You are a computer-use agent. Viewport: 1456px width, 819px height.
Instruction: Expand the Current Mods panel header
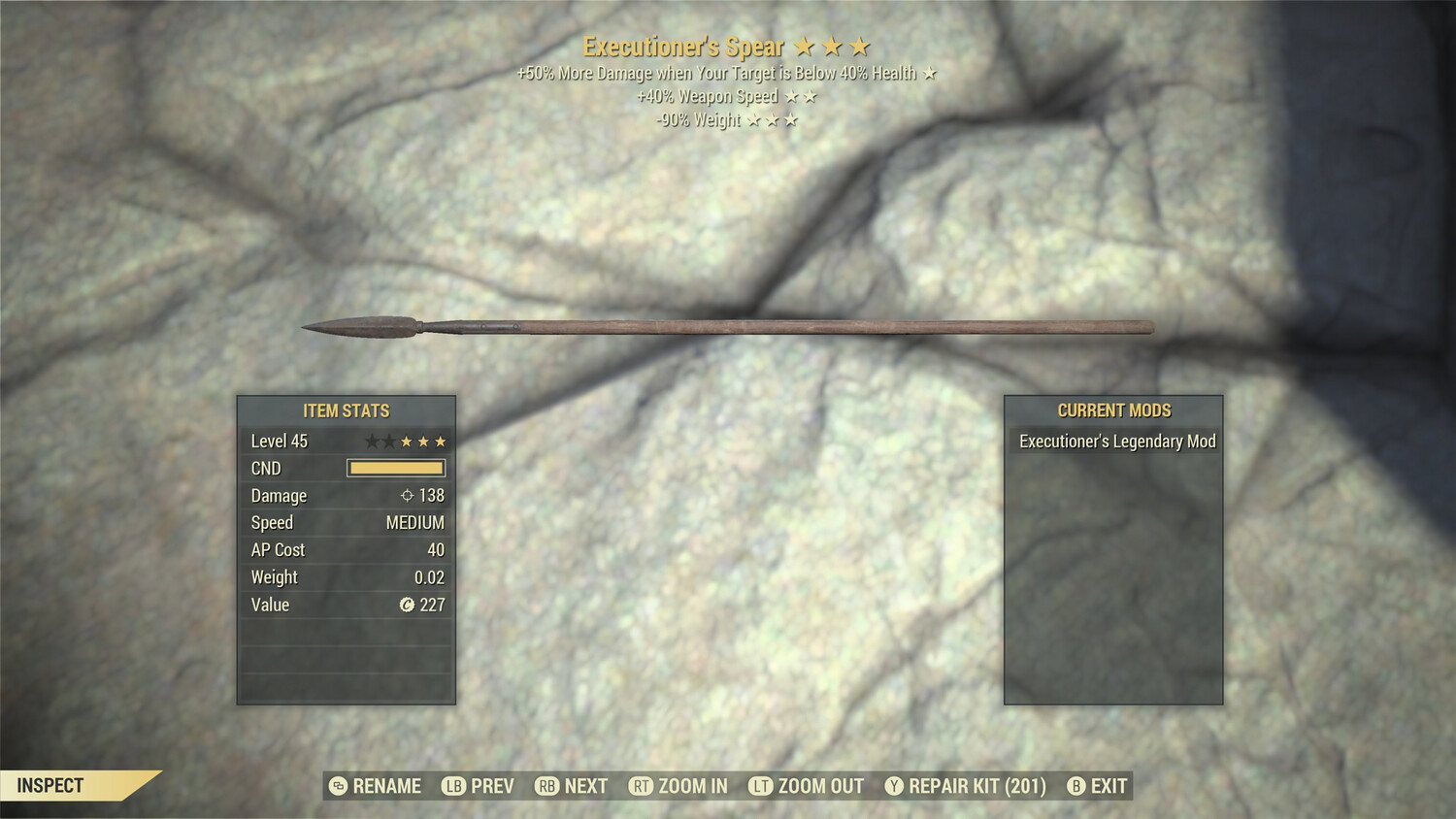tap(1113, 409)
